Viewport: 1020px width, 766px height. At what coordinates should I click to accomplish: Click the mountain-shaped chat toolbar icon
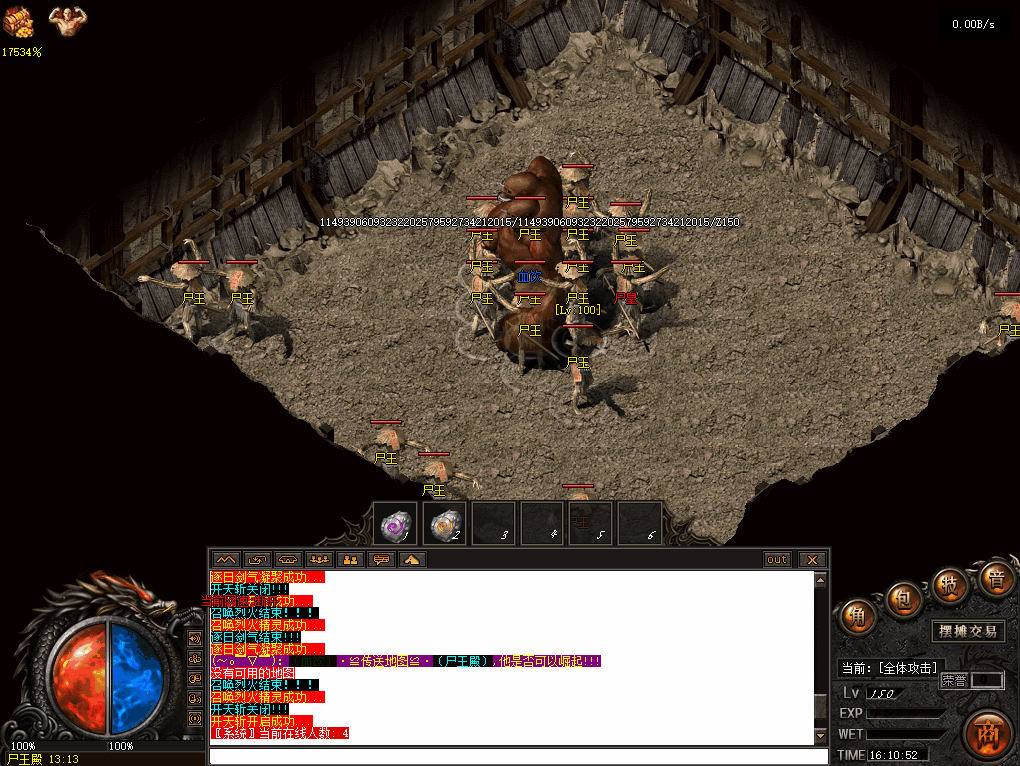point(225,560)
